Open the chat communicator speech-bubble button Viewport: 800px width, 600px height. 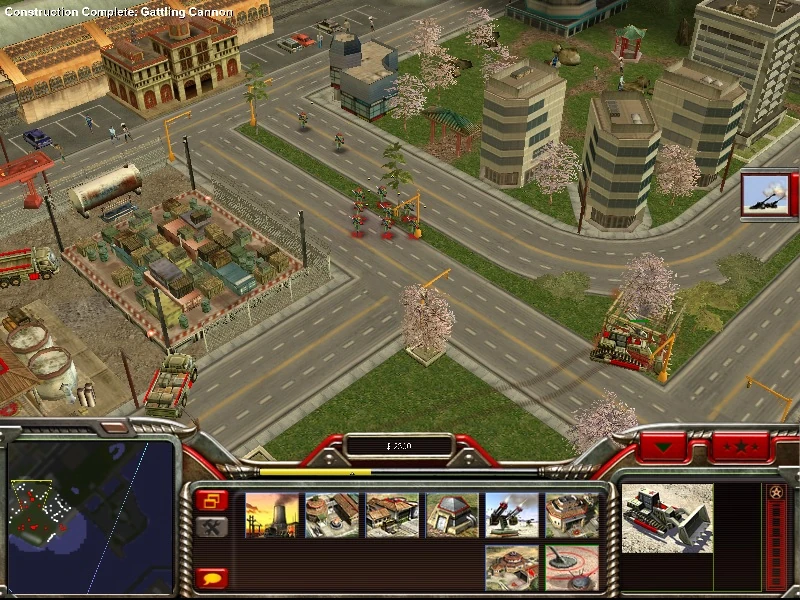pyautogui.click(x=212, y=577)
